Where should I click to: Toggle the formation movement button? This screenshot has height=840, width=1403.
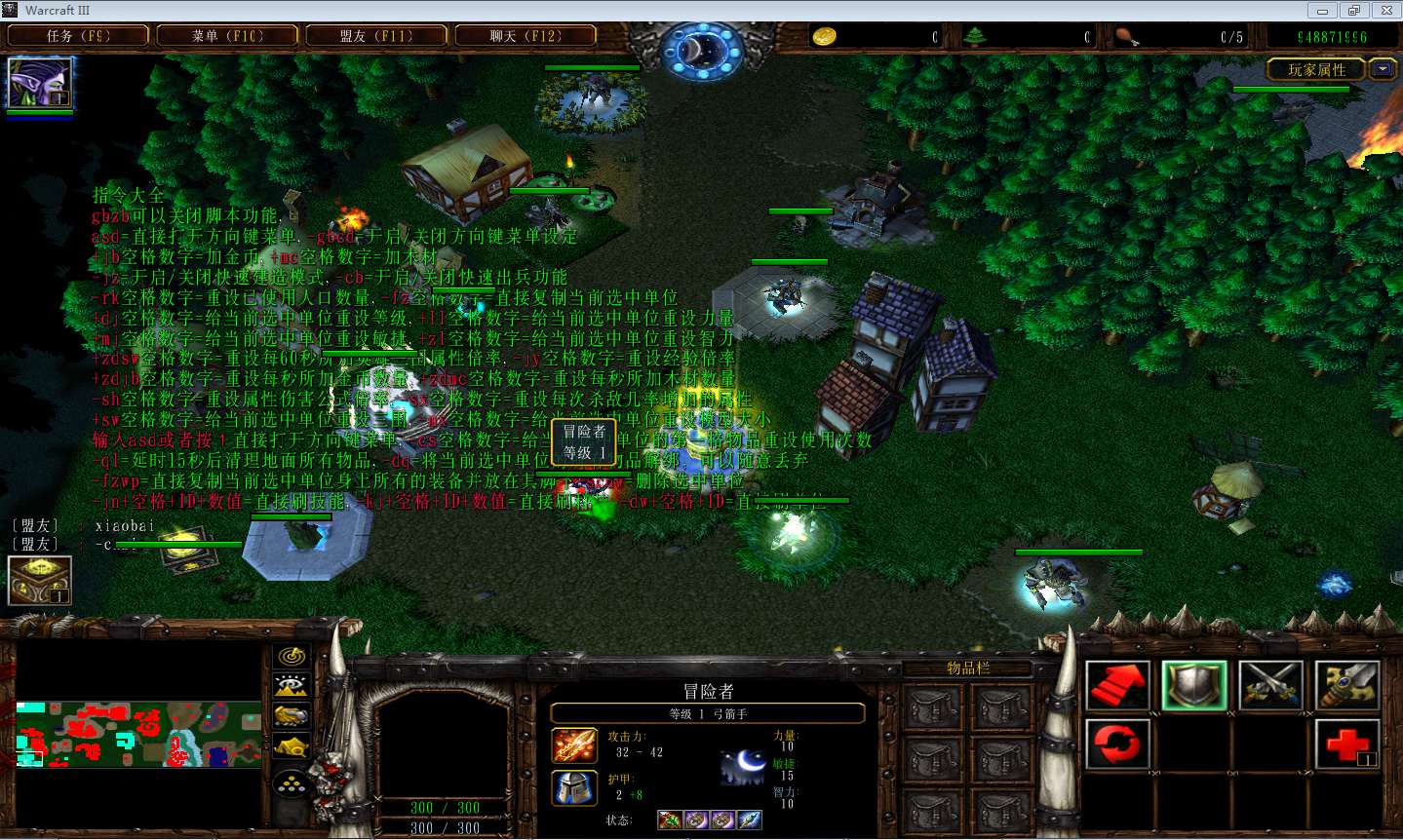(x=292, y=783)
